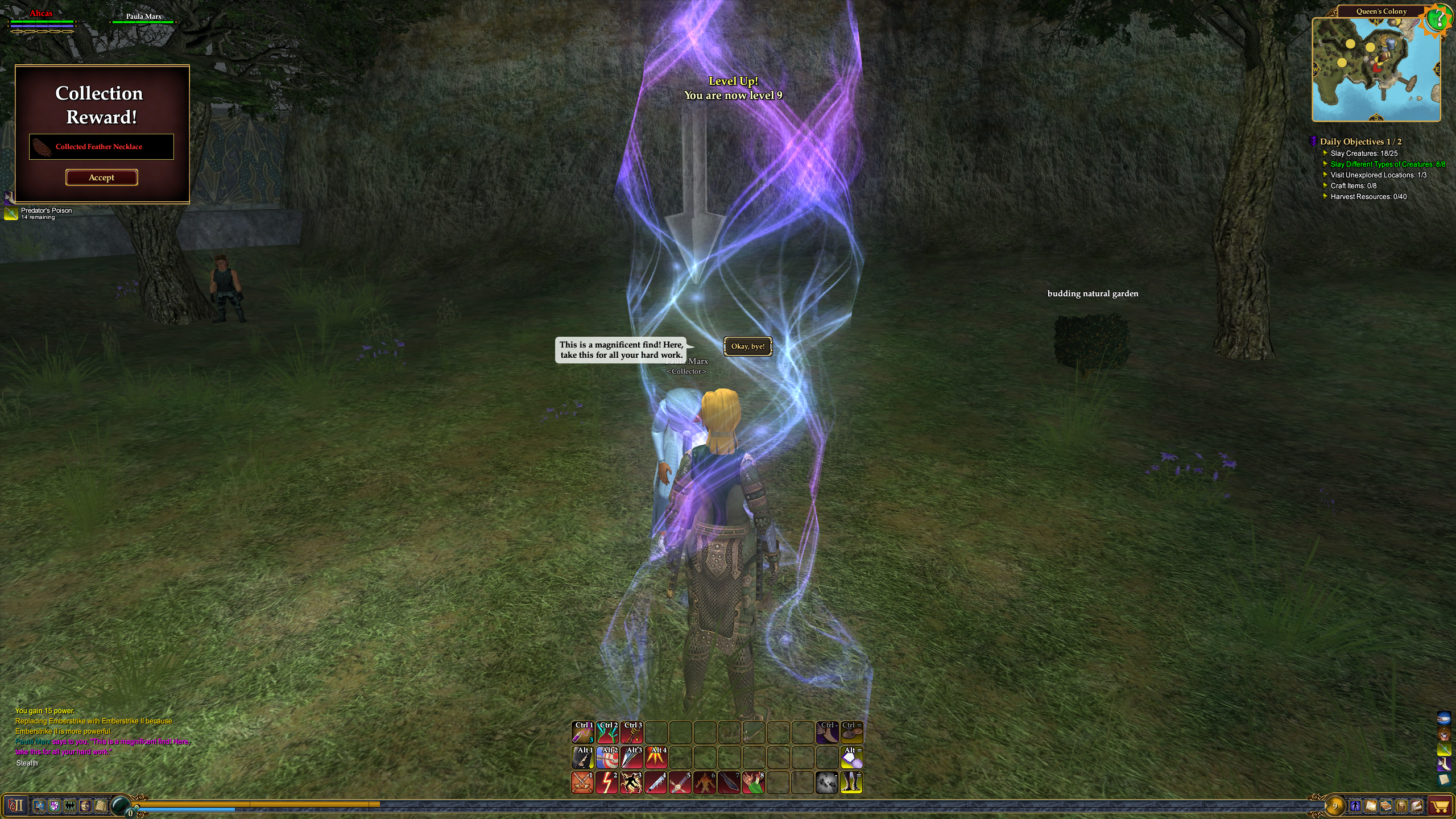Click the envelope mail icon

(x=1416, y=806)
